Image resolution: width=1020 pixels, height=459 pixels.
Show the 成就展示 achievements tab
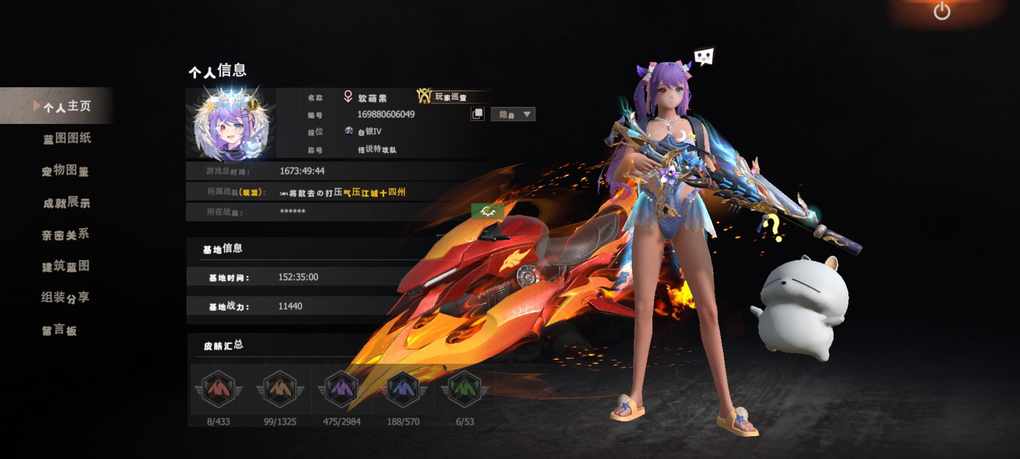click(x=66, y=202)
